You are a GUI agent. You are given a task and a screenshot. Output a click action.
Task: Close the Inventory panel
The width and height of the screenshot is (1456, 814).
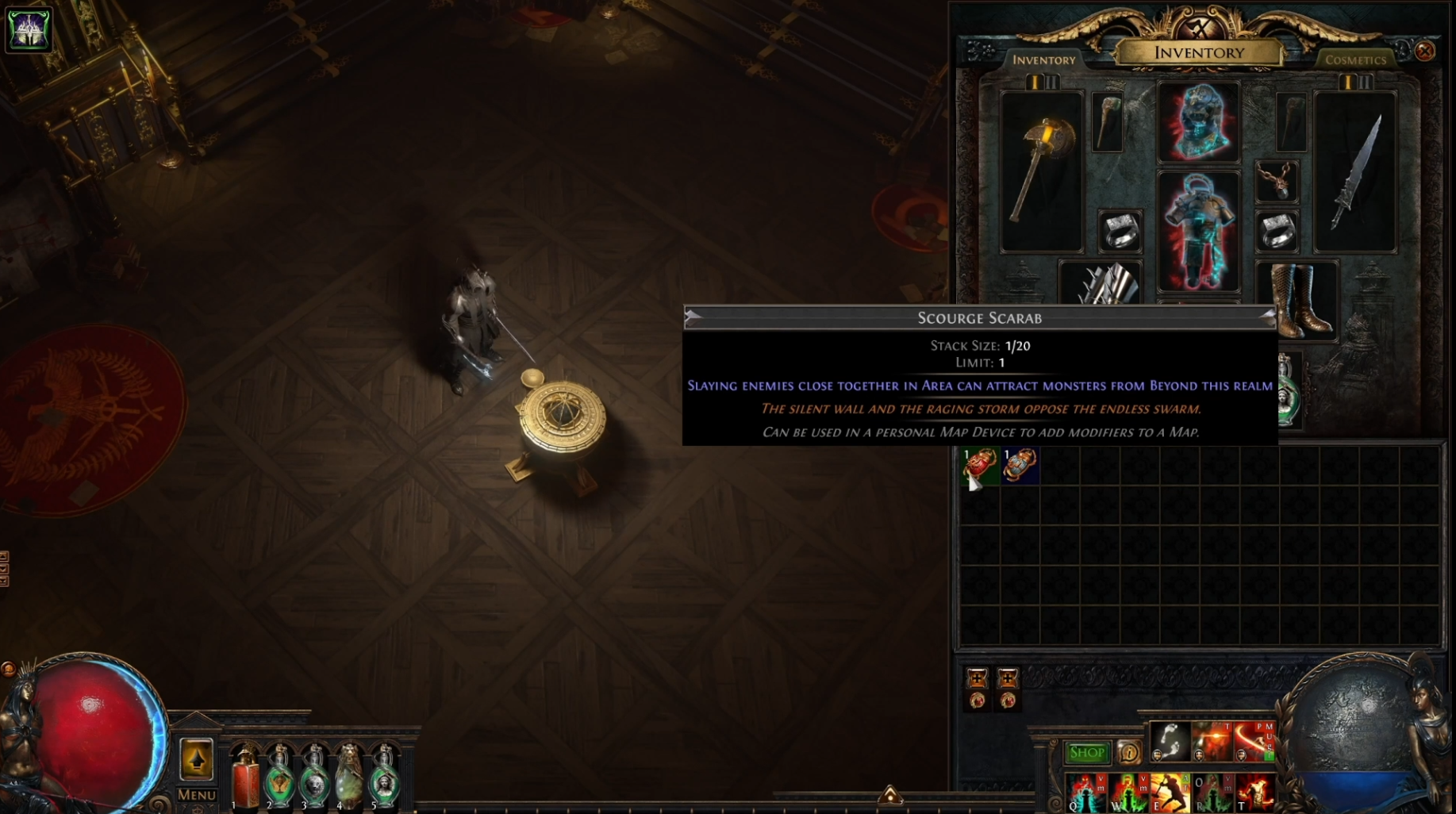(1424, 52)
